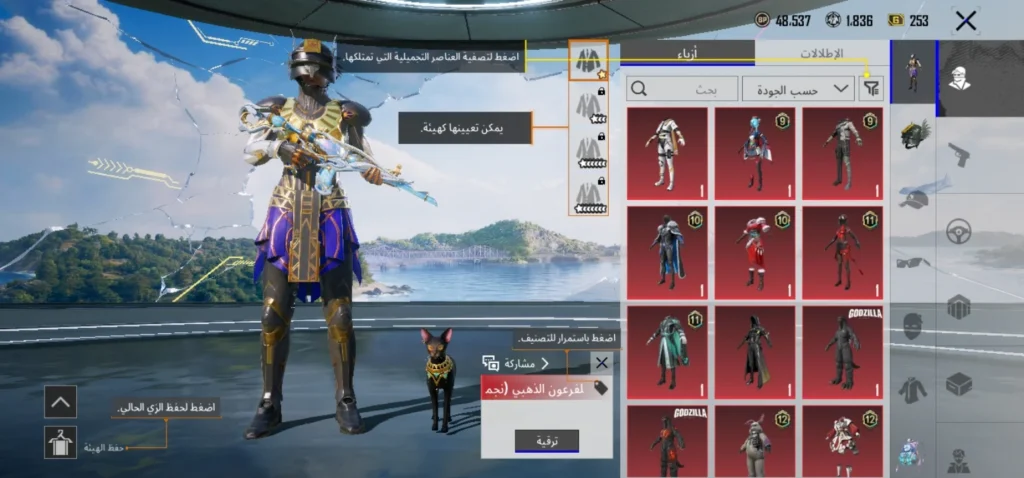Open the owned-items filter funnel icon
The height and width of the screenshot is (478, 1024).
tap(872, 88)
